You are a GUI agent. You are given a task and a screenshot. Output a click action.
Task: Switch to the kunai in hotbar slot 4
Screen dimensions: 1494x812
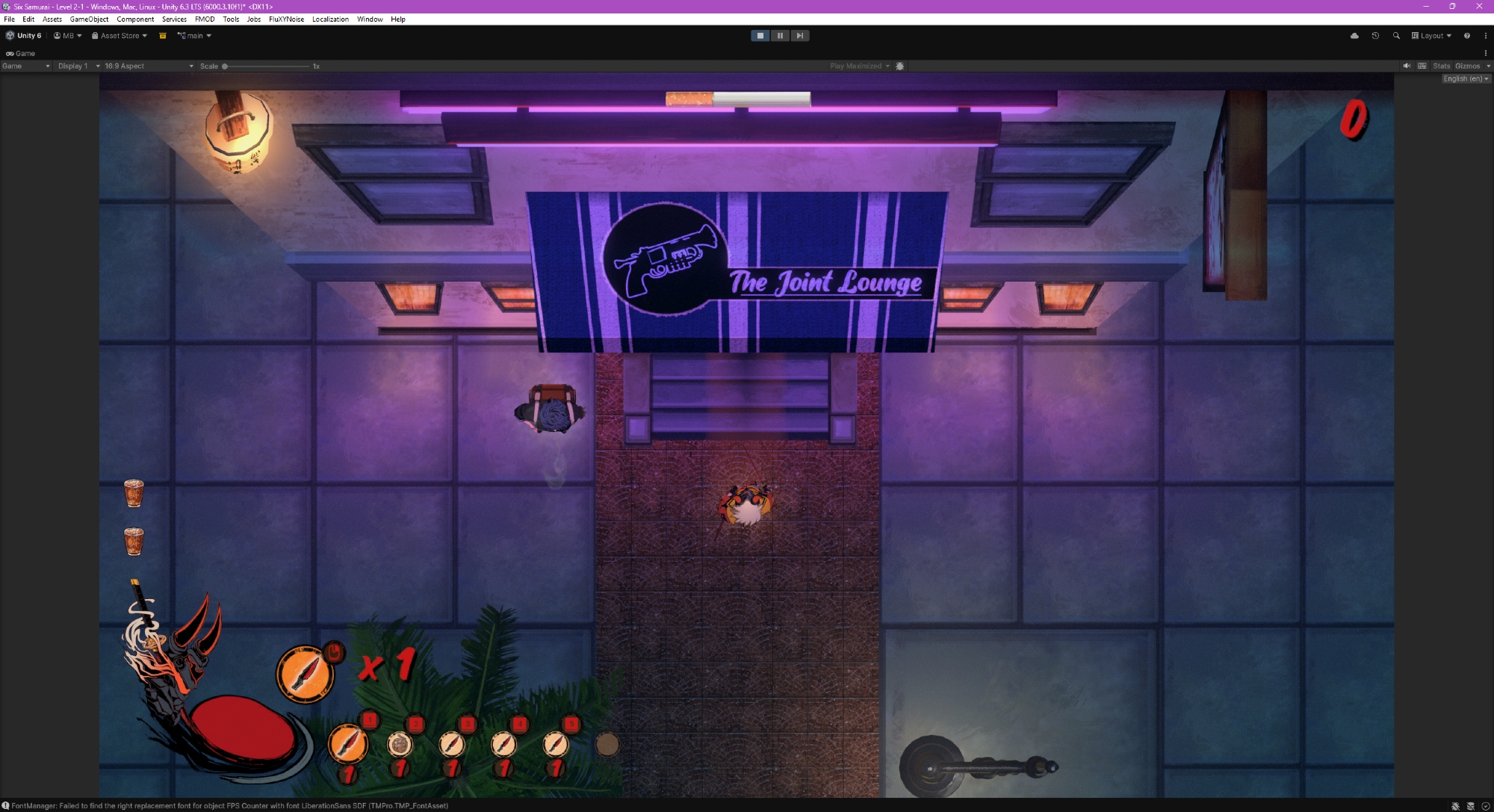pos(503,744)
